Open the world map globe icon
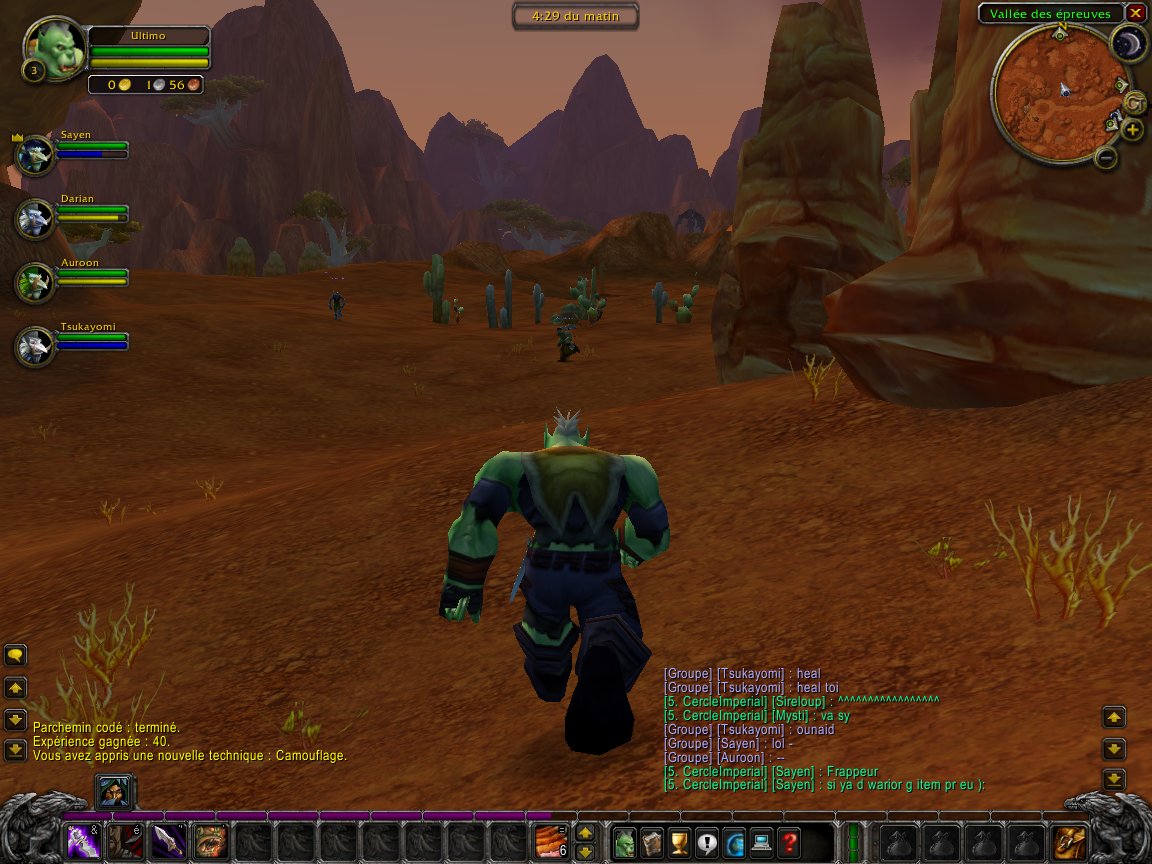Screen dimensions: 1152x864 [x=734, y=842]
